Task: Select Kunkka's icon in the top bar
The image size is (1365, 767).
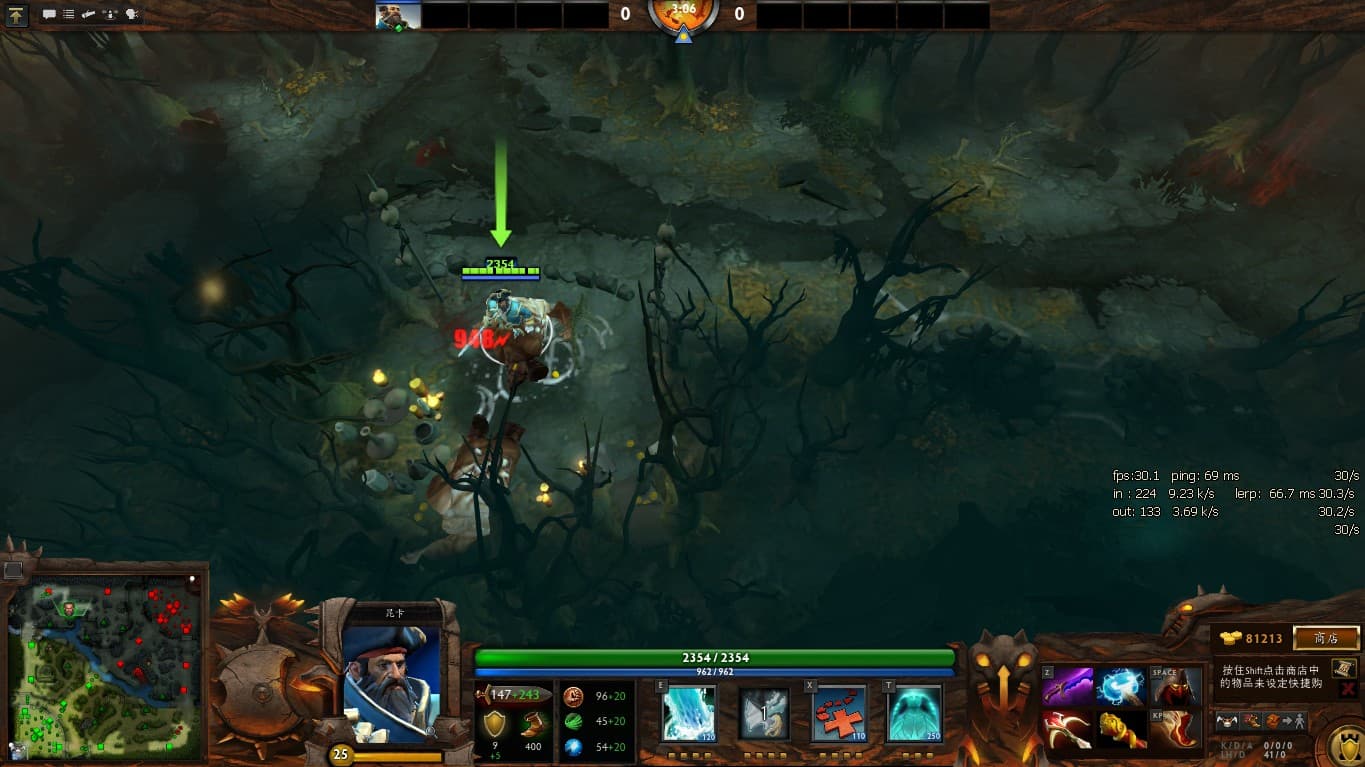Action: (x=397, y=15)
